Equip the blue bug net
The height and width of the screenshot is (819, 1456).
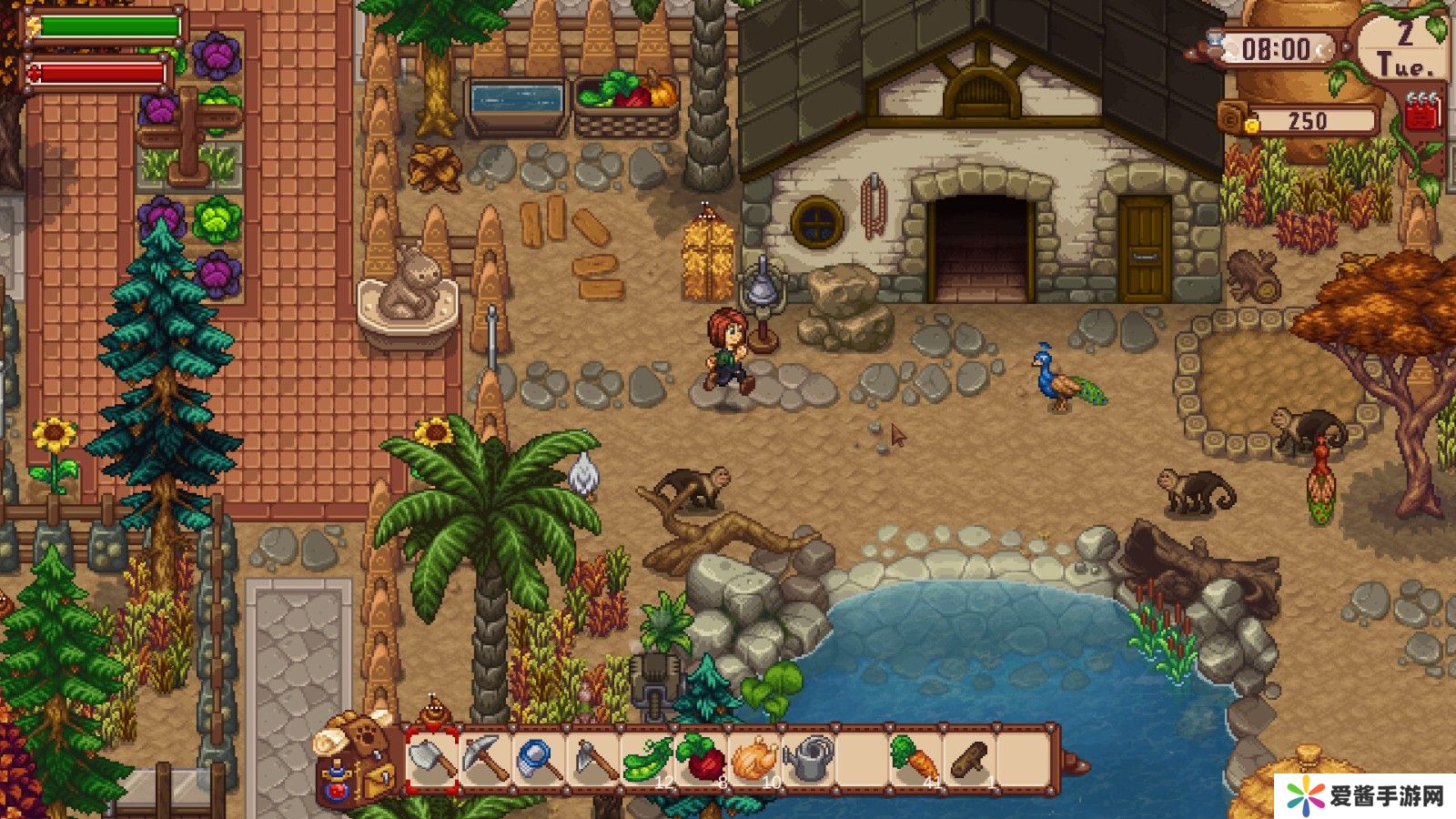(x=539, y=759)
